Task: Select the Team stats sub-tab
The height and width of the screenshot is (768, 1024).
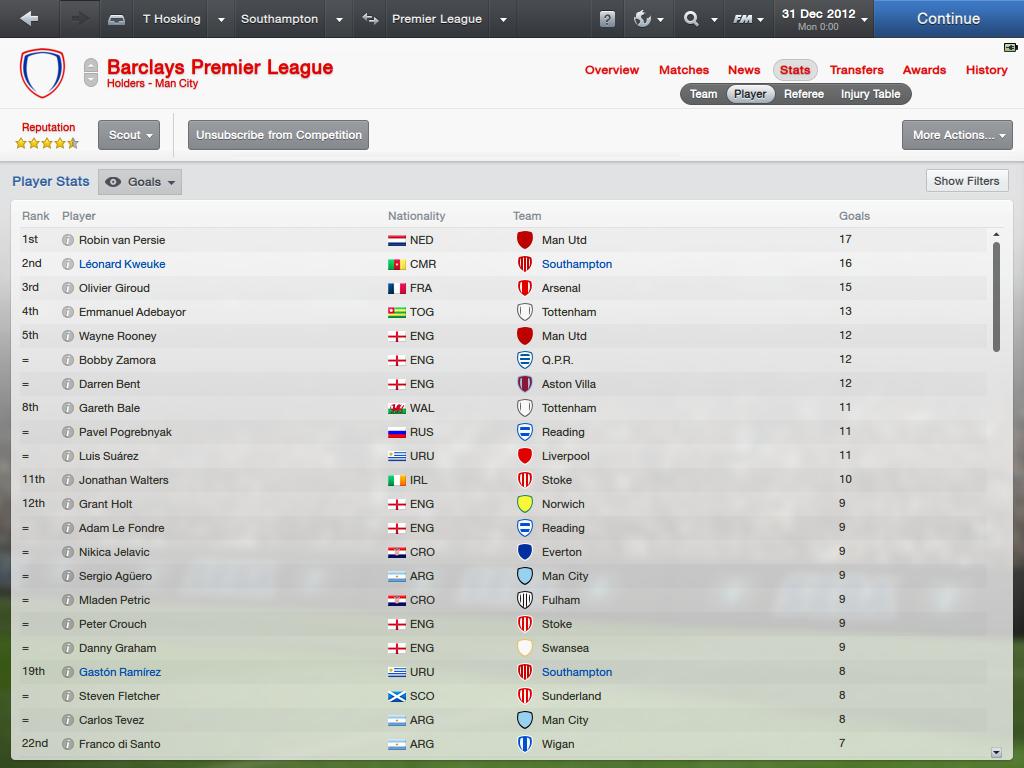Action: coord(703,94)
